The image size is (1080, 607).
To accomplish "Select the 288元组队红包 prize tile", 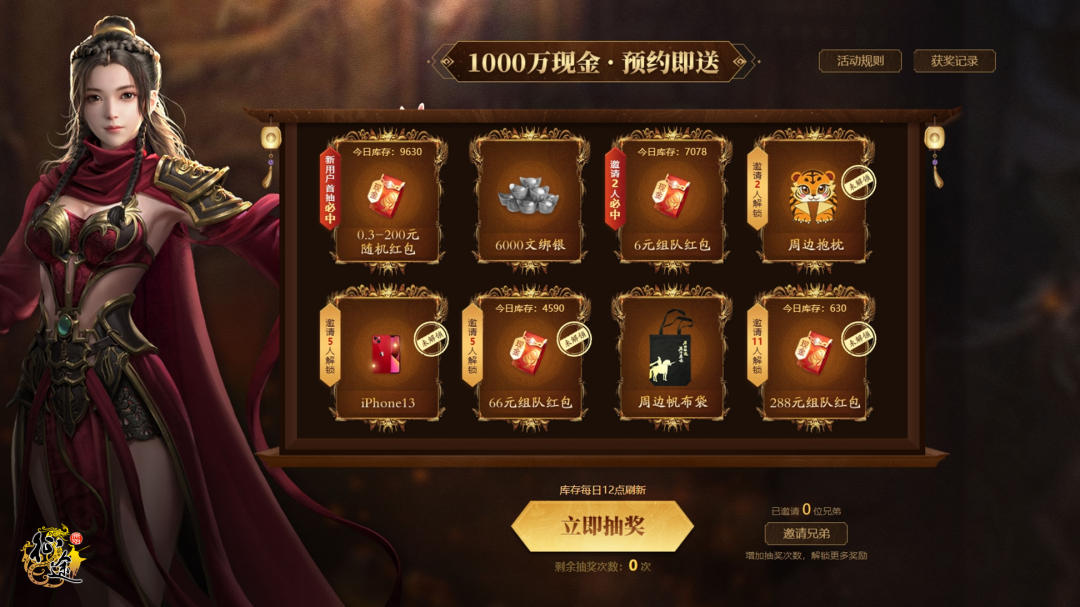I will pyautogui.click(x=812, y=357).
